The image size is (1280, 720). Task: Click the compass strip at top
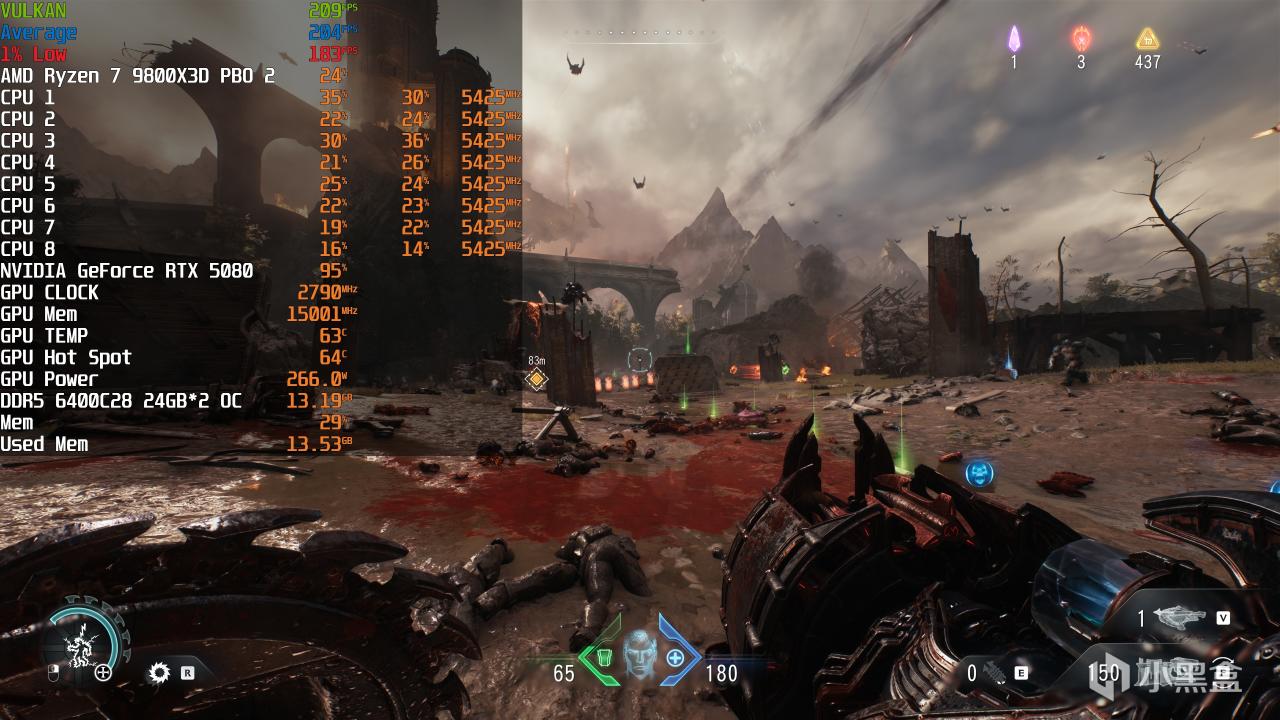pos(642,33)
